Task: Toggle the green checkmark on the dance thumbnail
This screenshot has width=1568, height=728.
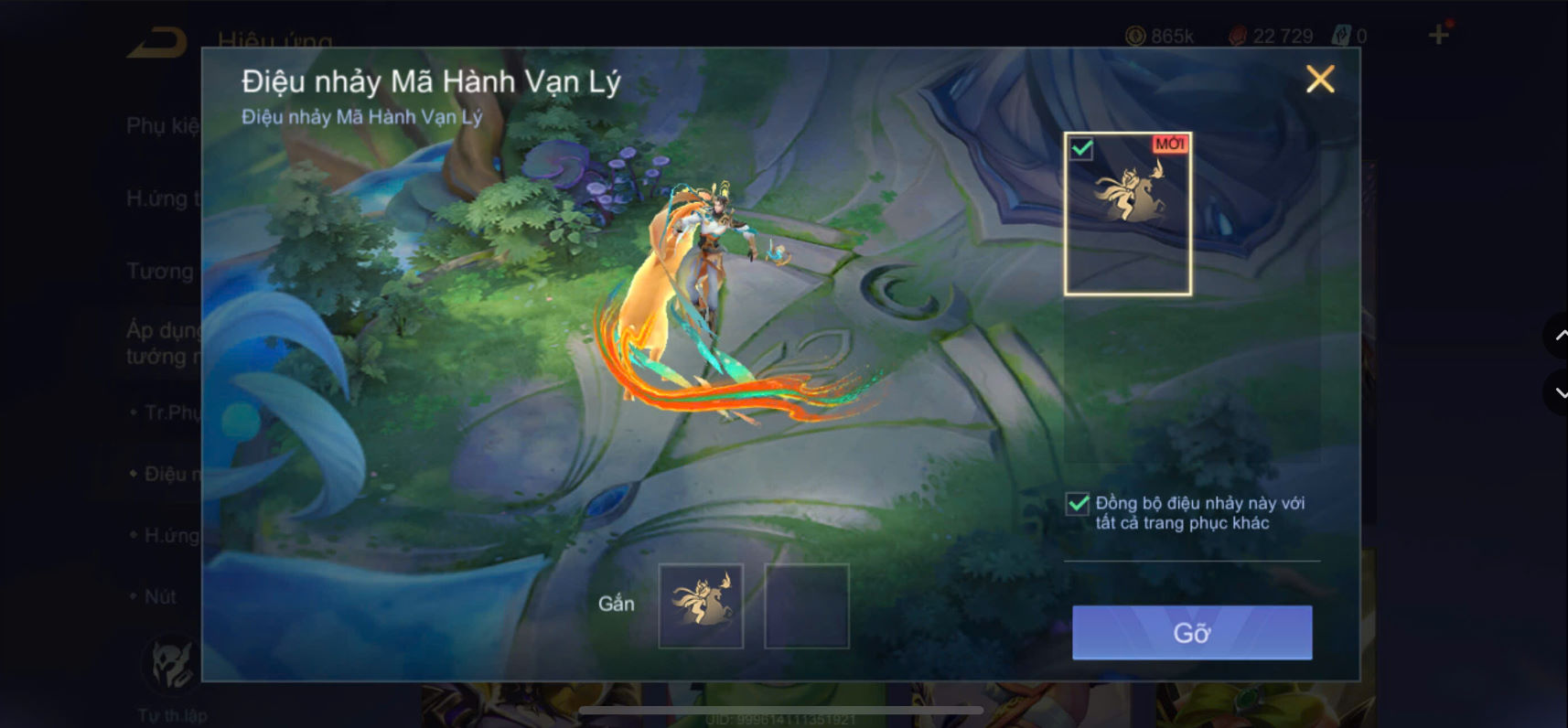Action: 1080,147
